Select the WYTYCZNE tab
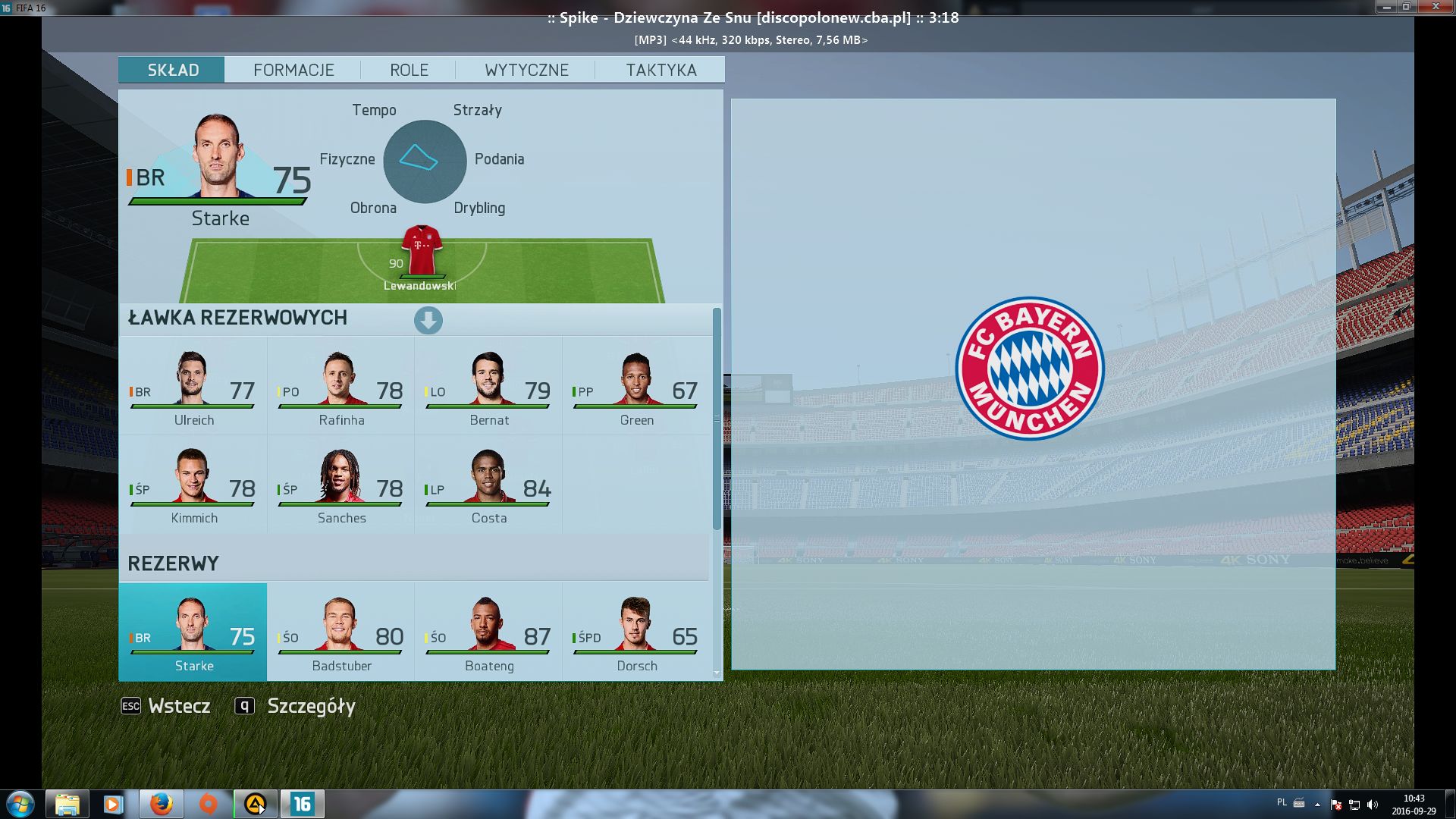 (526, 70)
